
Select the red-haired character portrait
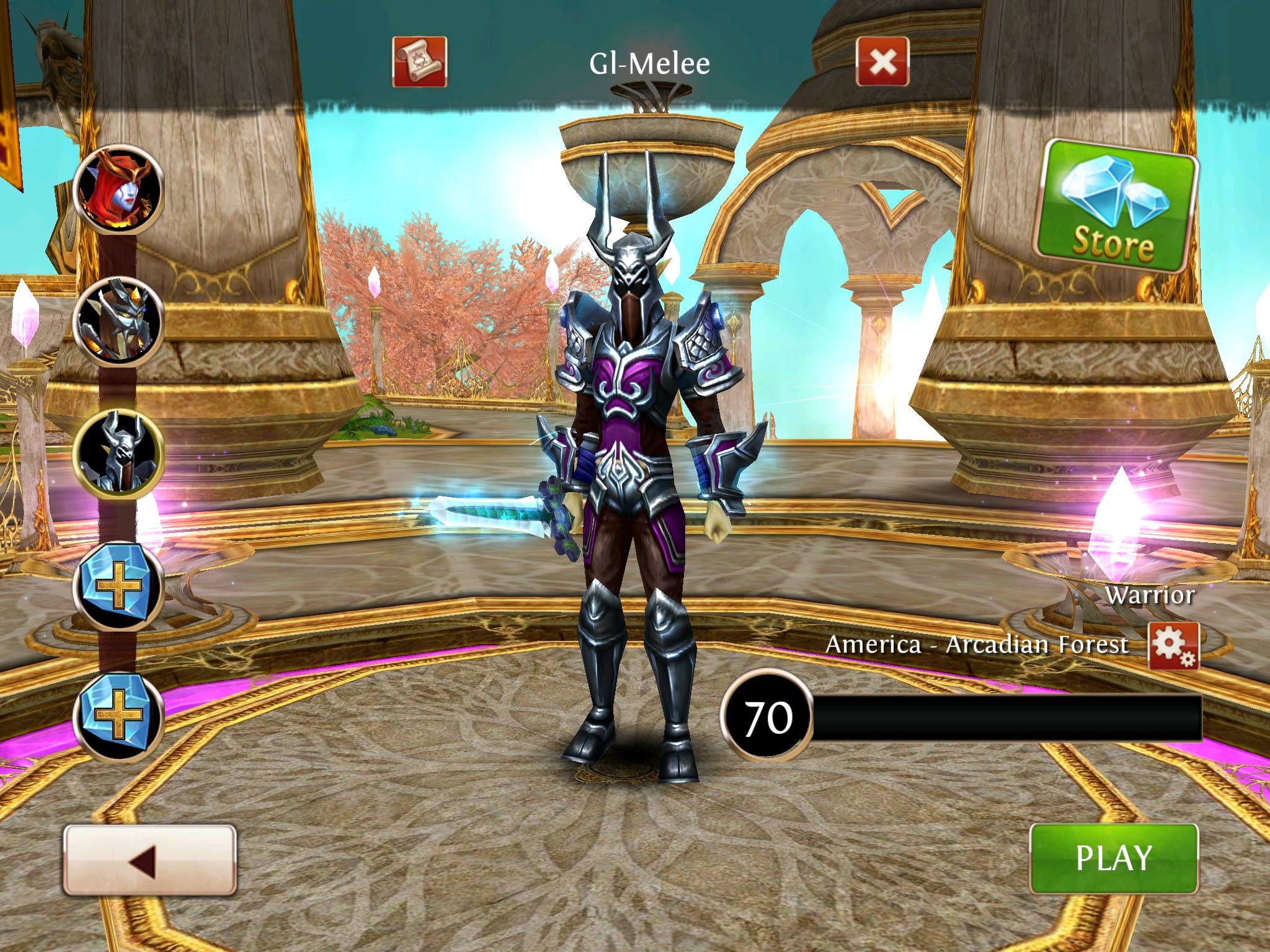[x=118, y=188]
